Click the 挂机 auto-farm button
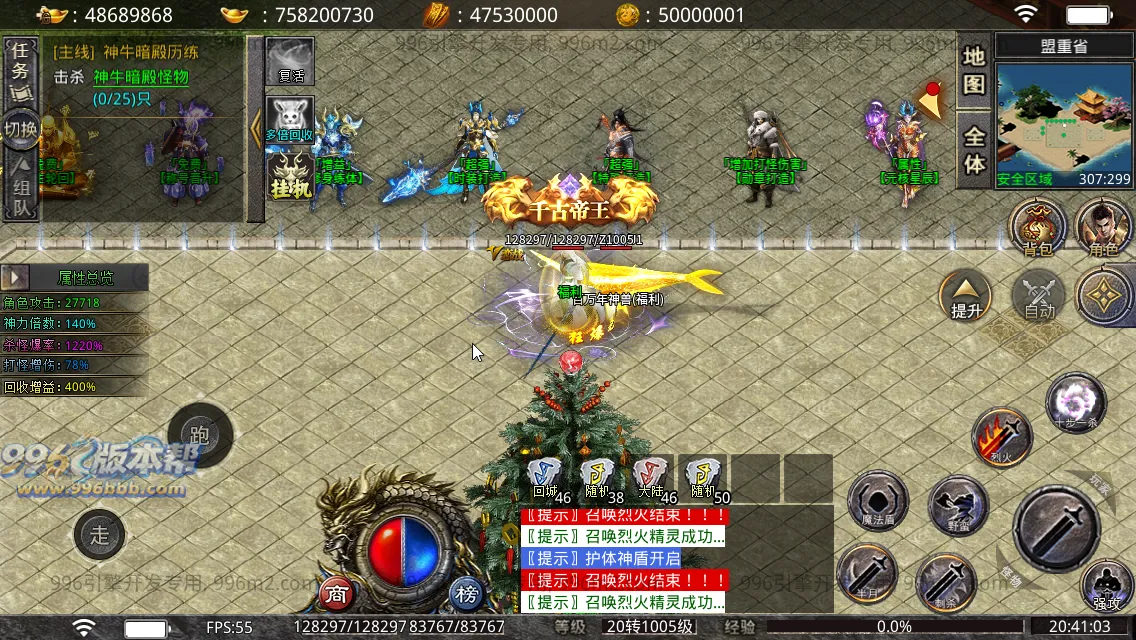The width and height of the screenshot is (1136, 640). [x=290, y=176]
